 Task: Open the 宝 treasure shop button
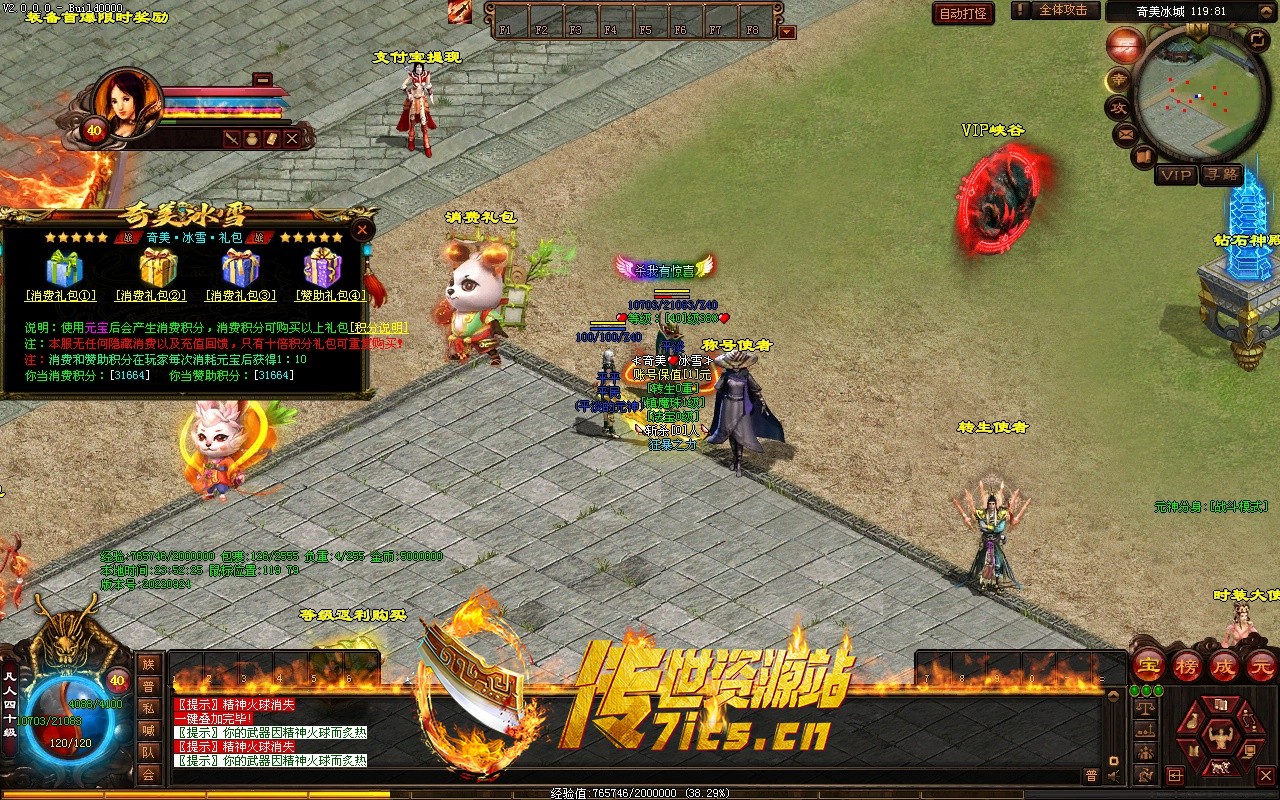pos(1149,665)
